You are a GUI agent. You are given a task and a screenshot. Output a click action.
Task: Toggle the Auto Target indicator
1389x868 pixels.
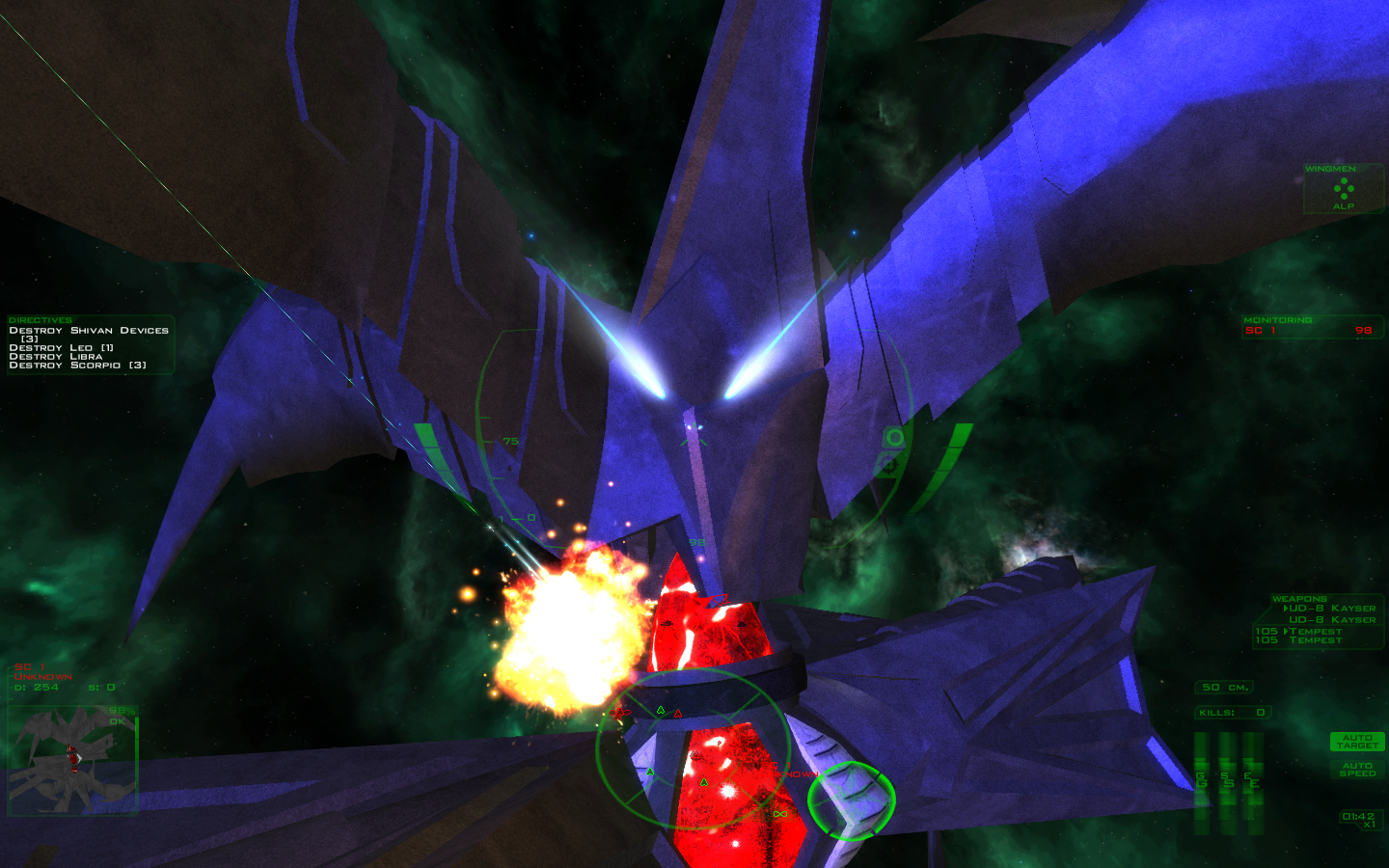(1357, 742)
